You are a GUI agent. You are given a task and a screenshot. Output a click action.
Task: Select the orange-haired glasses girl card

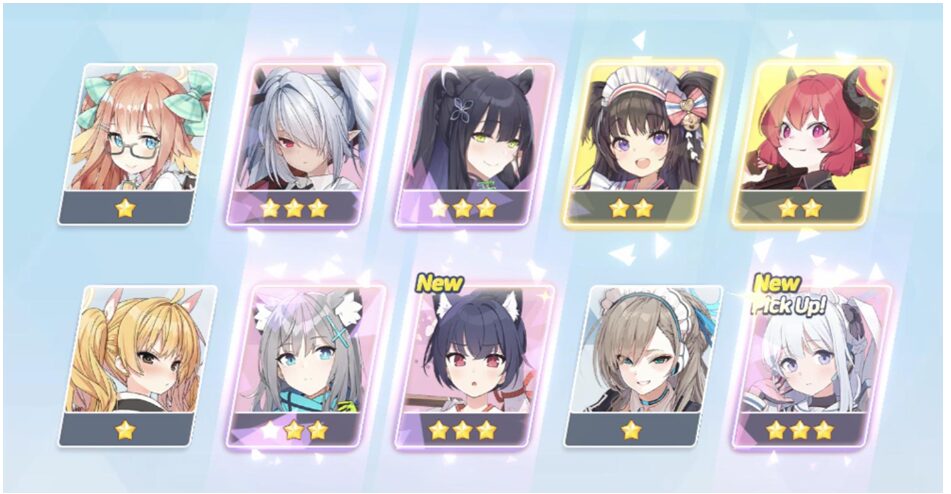134,140
